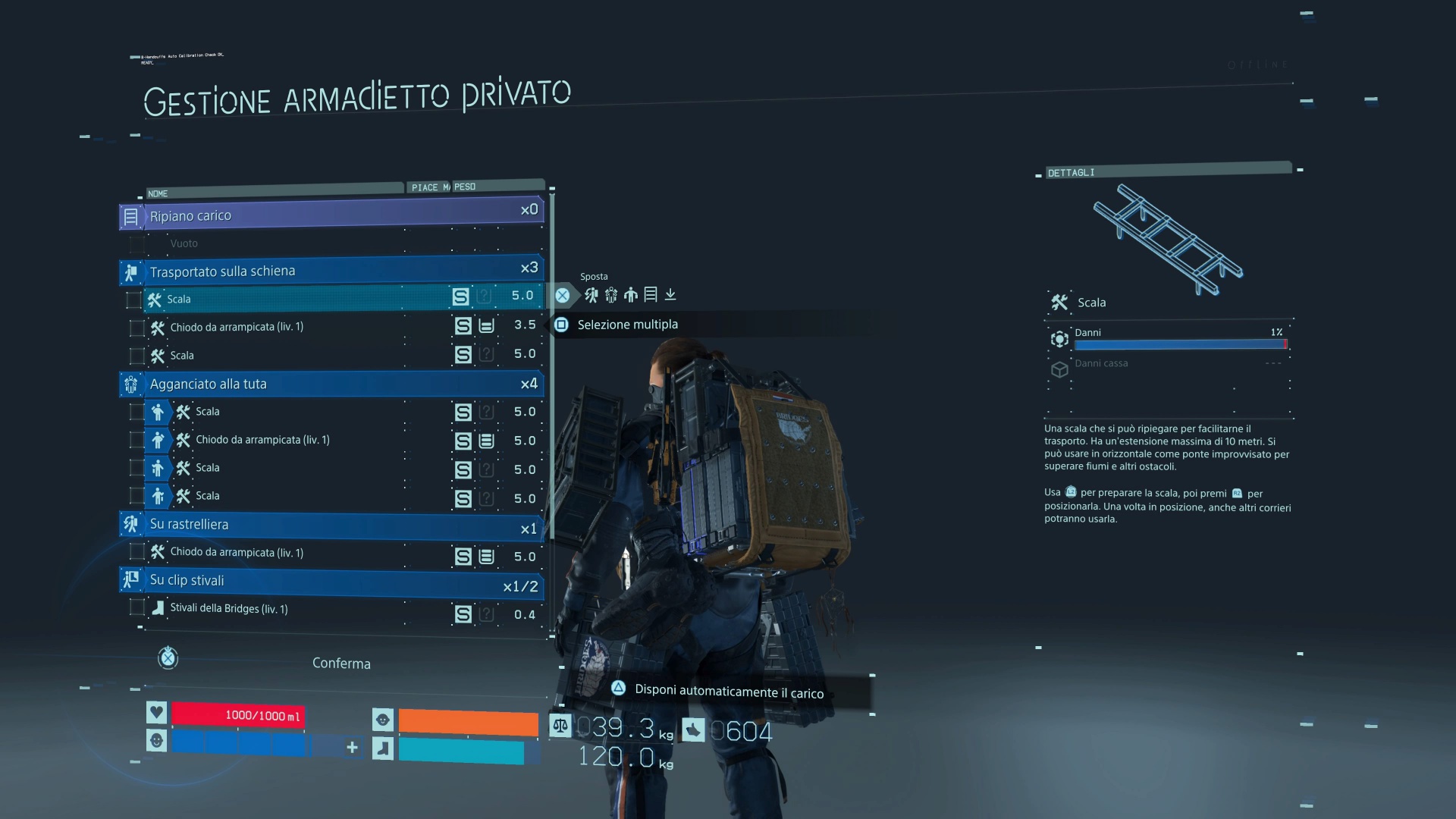Activate Selezione multipla option

click(627, 325)
